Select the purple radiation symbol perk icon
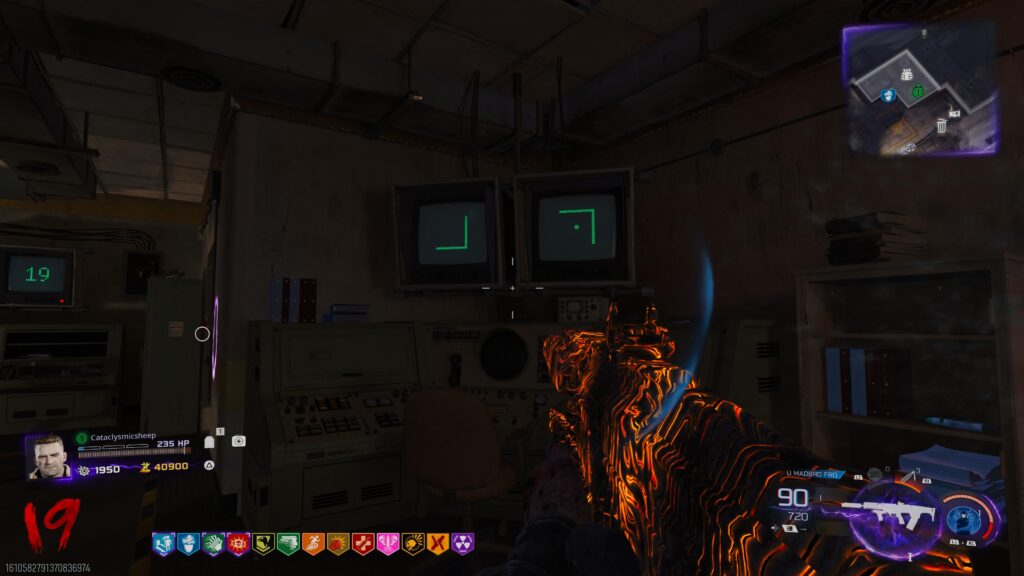Screen dimensions: 1024x576 463,544
